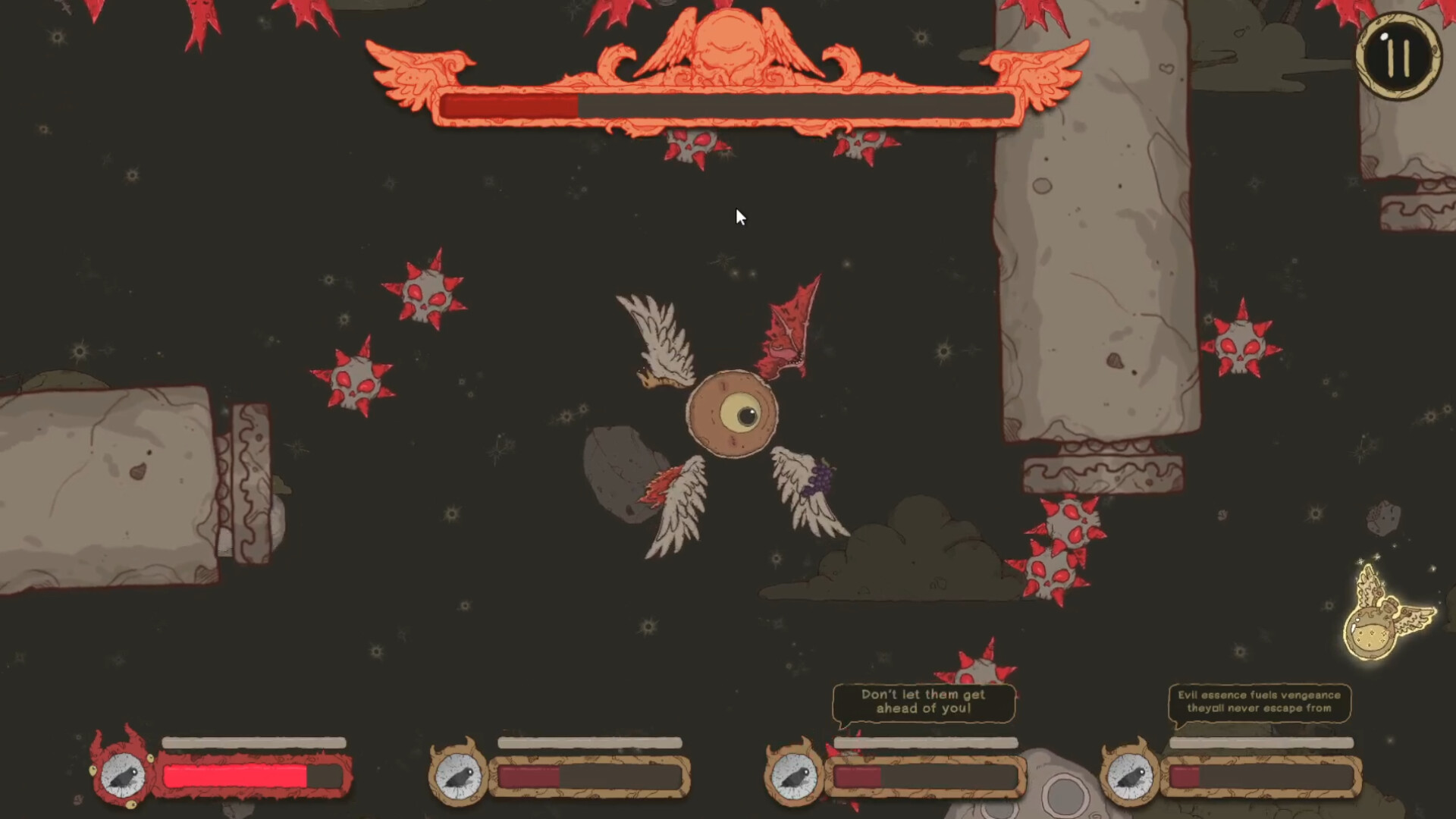The image size is (1456, 819).
Task: Click the giant eyeball boss creature
Action: coord(732,413)
